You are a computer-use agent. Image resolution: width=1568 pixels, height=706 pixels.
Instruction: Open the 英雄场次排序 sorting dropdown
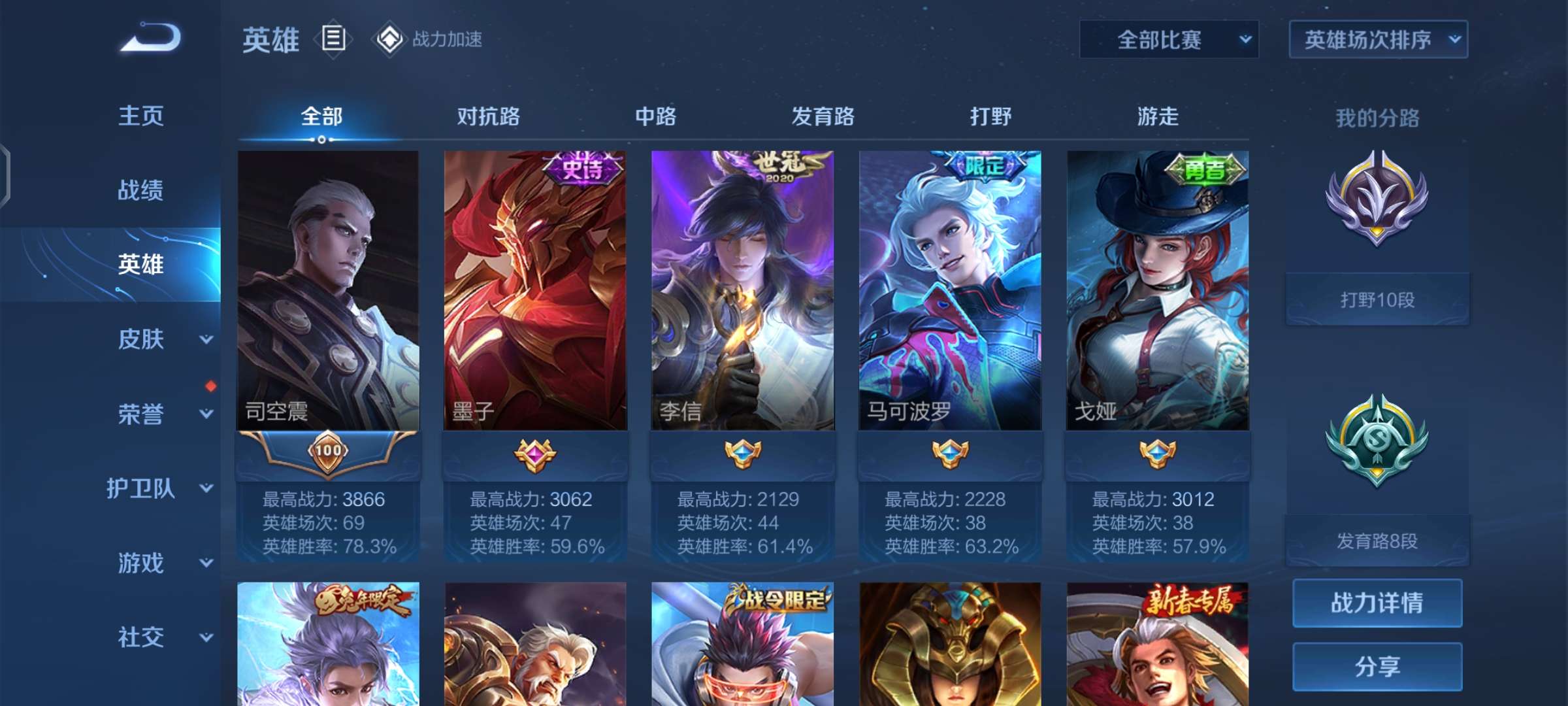point(1377,39)
